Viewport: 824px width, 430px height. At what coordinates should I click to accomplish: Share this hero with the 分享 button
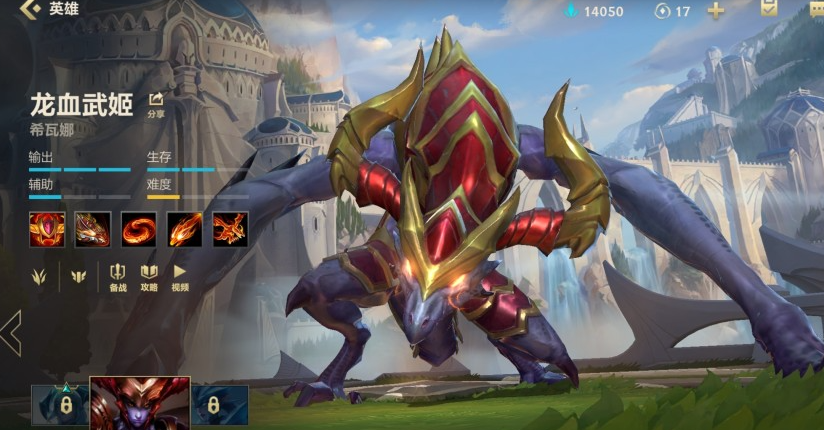pyautogui.click(x=156, y=104)
